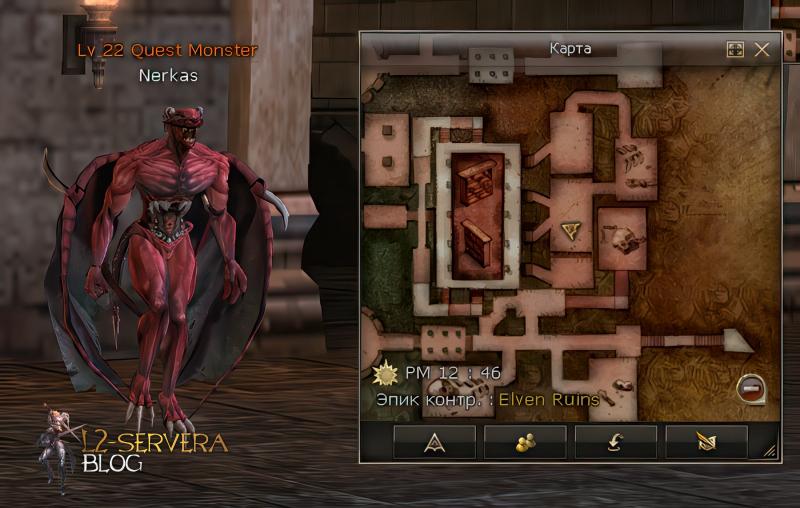Expand the map window to full size
This screenshot has width=800, height=508.
pyautogui.click(x=735, y=49)
